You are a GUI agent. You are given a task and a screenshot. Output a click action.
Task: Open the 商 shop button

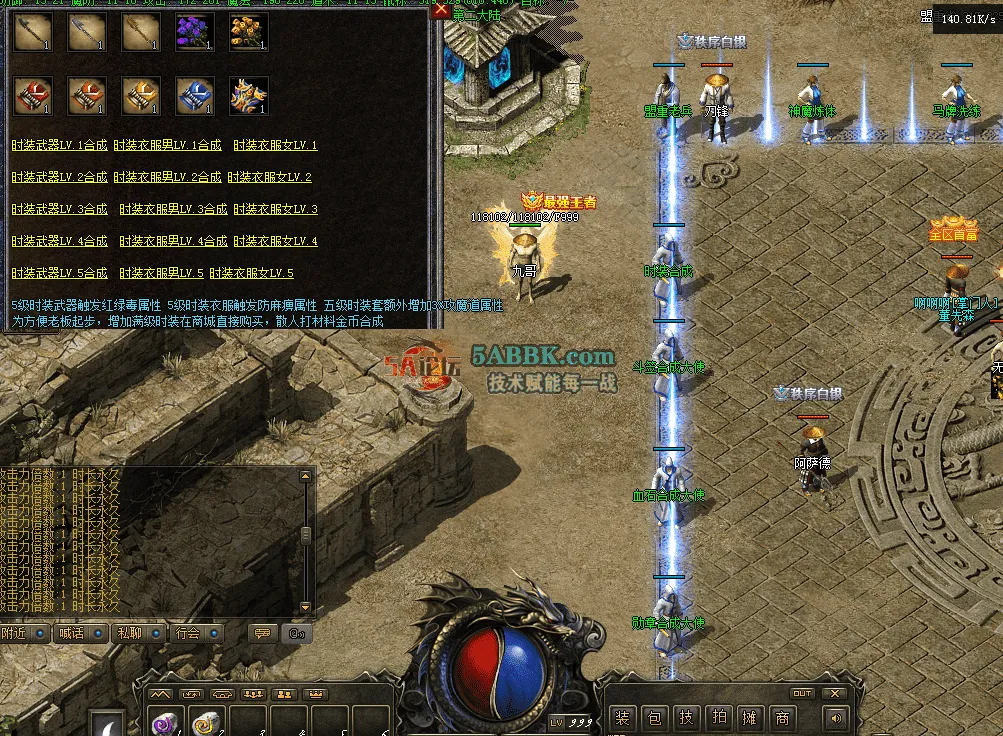coord(782,717)
